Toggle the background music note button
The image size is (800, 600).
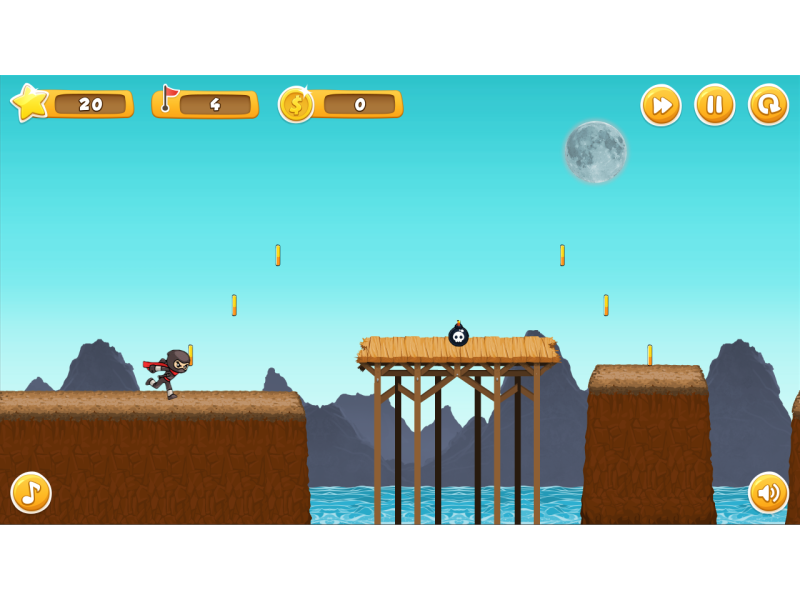[x=31, y=492]
